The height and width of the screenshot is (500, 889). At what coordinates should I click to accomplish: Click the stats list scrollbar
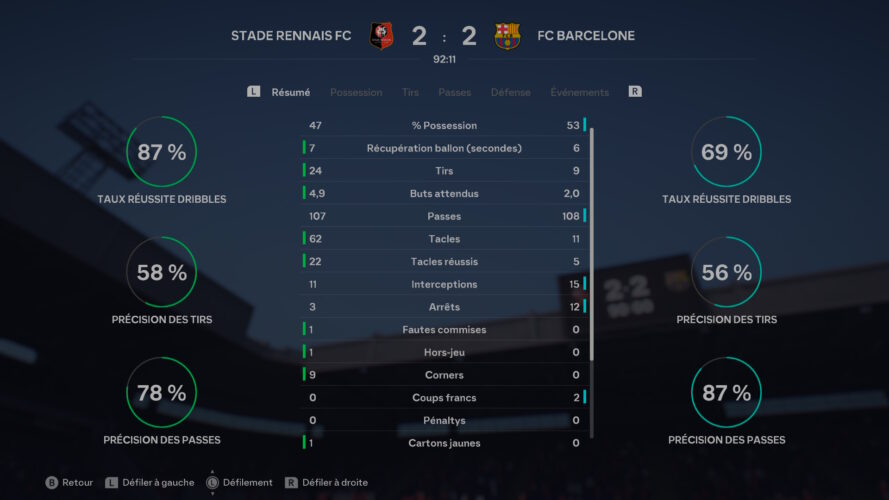[x=592, y=240]
